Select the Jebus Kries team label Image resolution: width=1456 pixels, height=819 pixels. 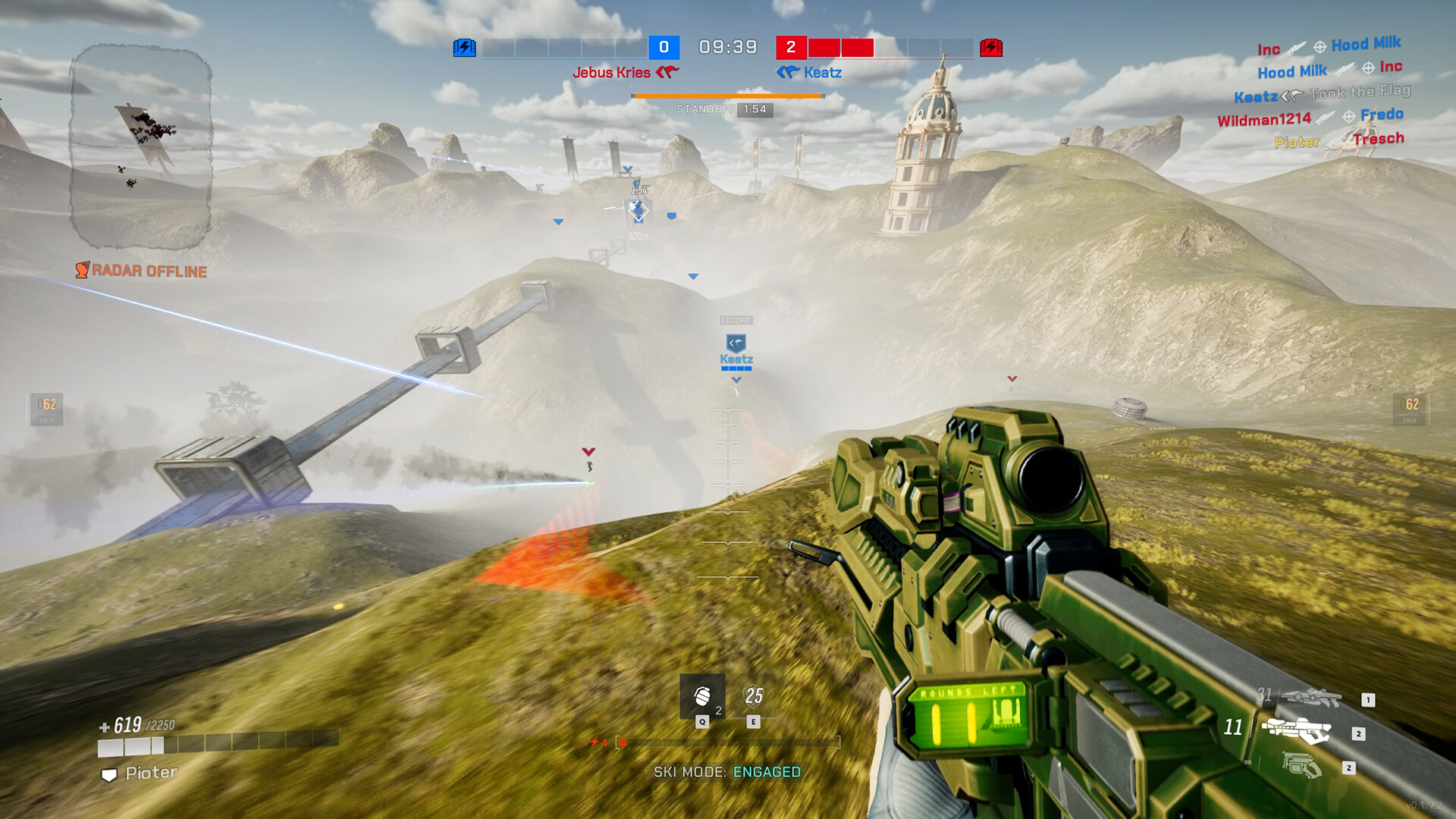[x=613, y=72]
